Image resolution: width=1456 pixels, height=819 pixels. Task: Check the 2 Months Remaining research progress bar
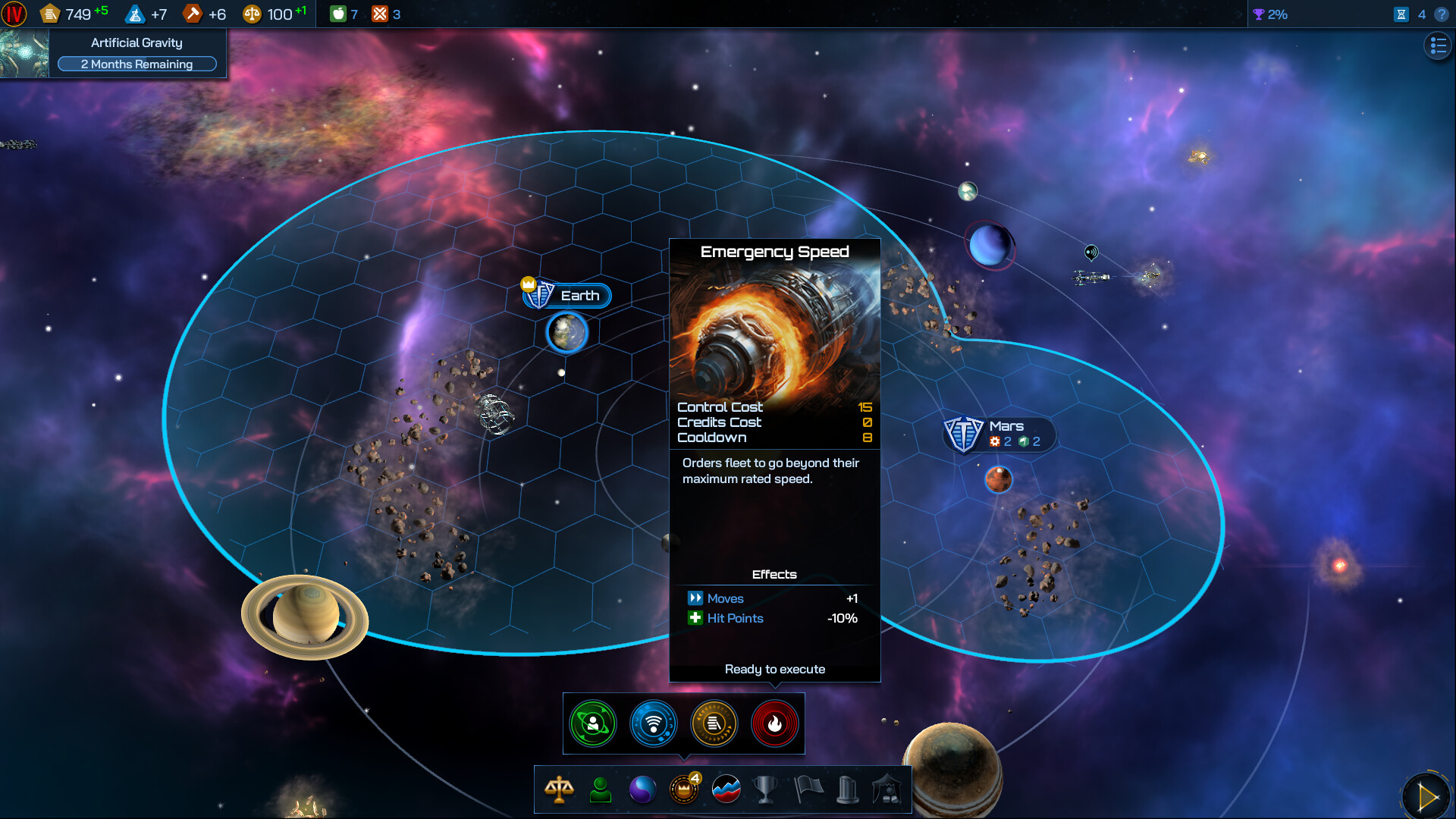coord(136,64)
